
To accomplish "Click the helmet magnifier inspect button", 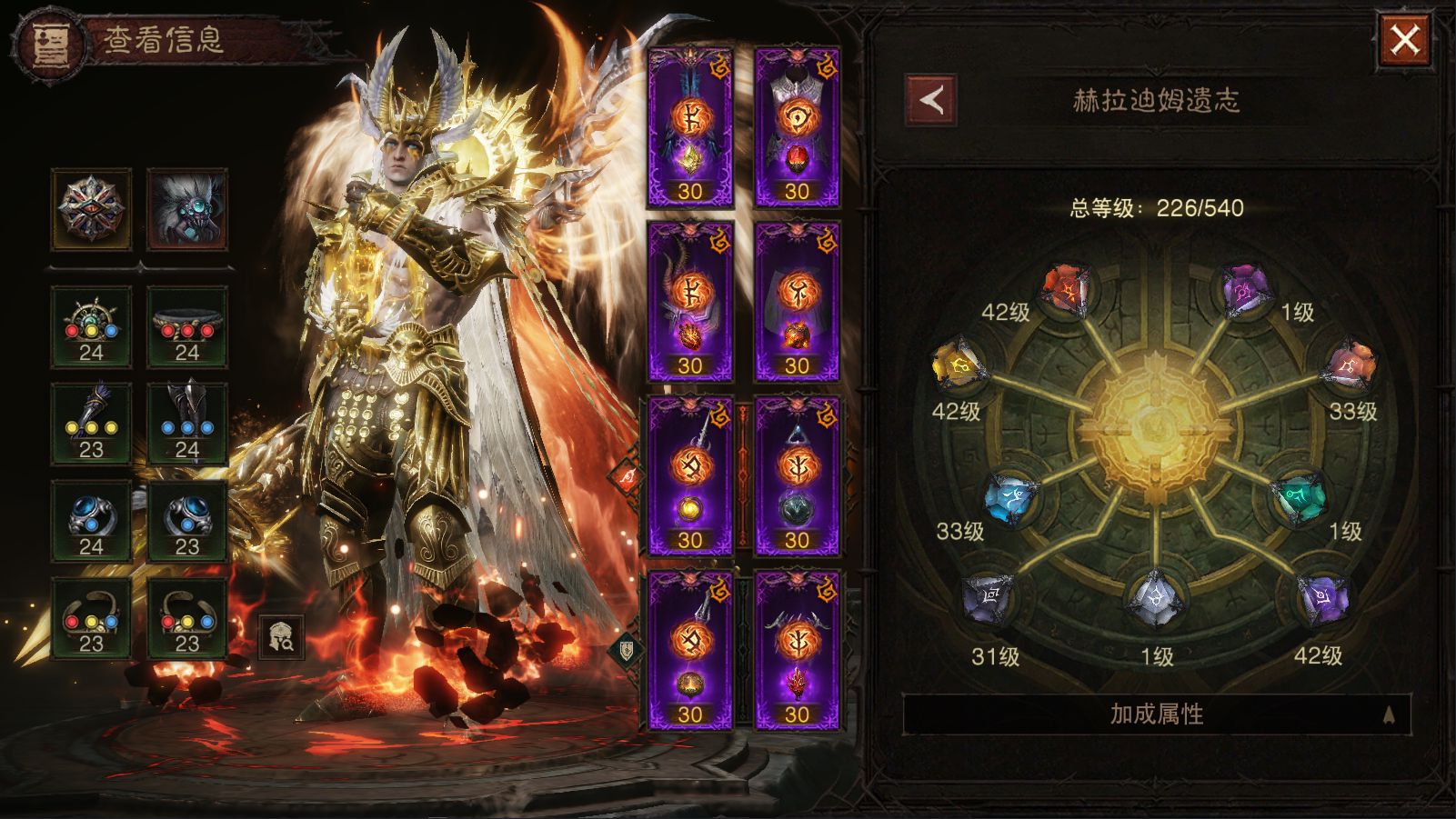I will click(x=281, y=637).
